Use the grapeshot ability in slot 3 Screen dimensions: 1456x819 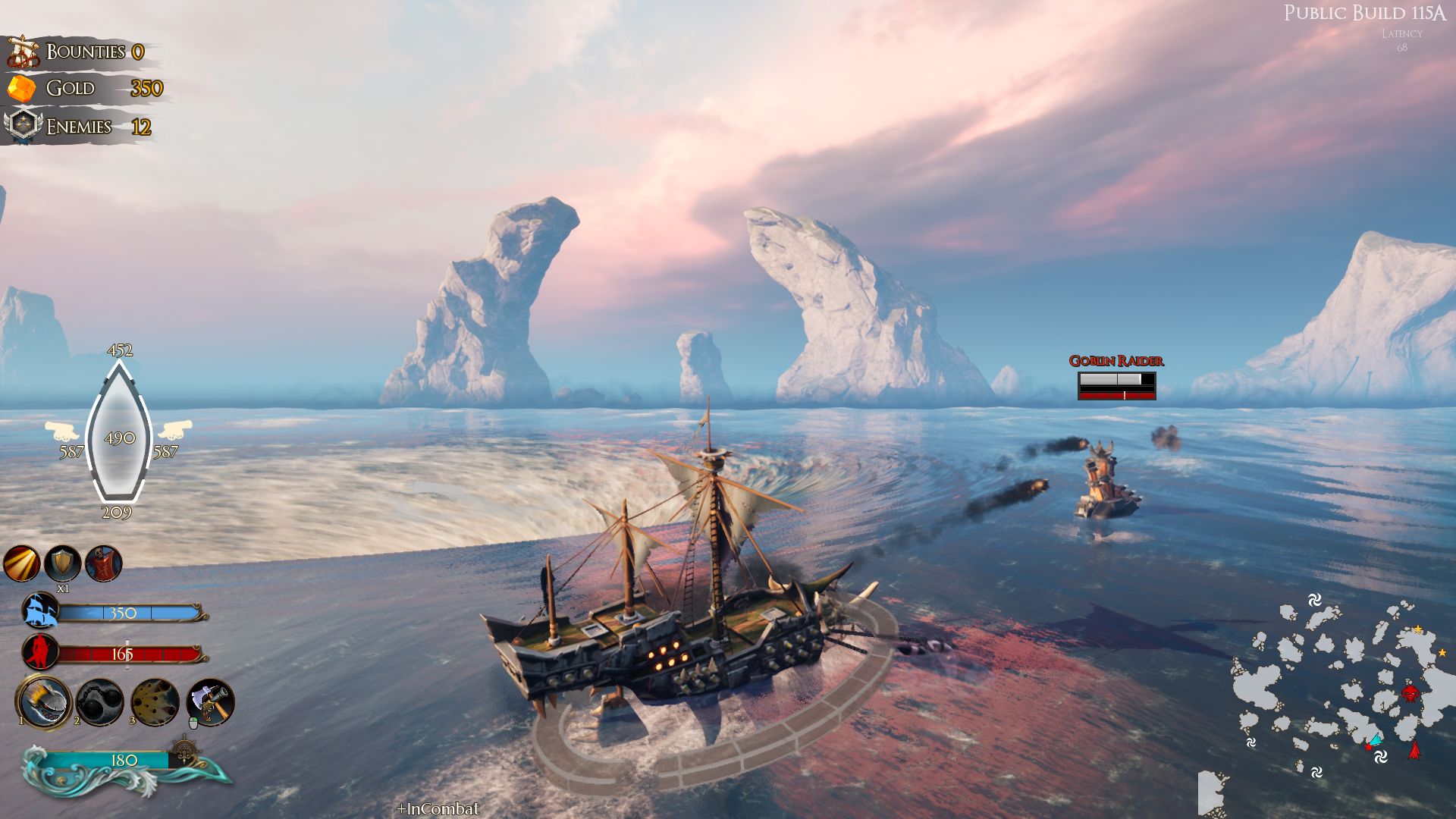(153, 701)
